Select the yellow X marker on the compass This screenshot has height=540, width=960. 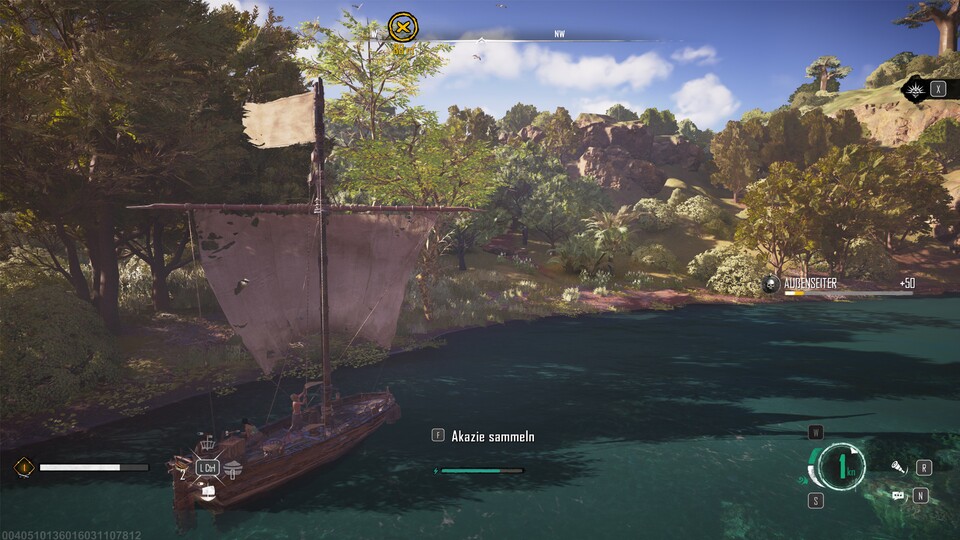click(403, 27)
